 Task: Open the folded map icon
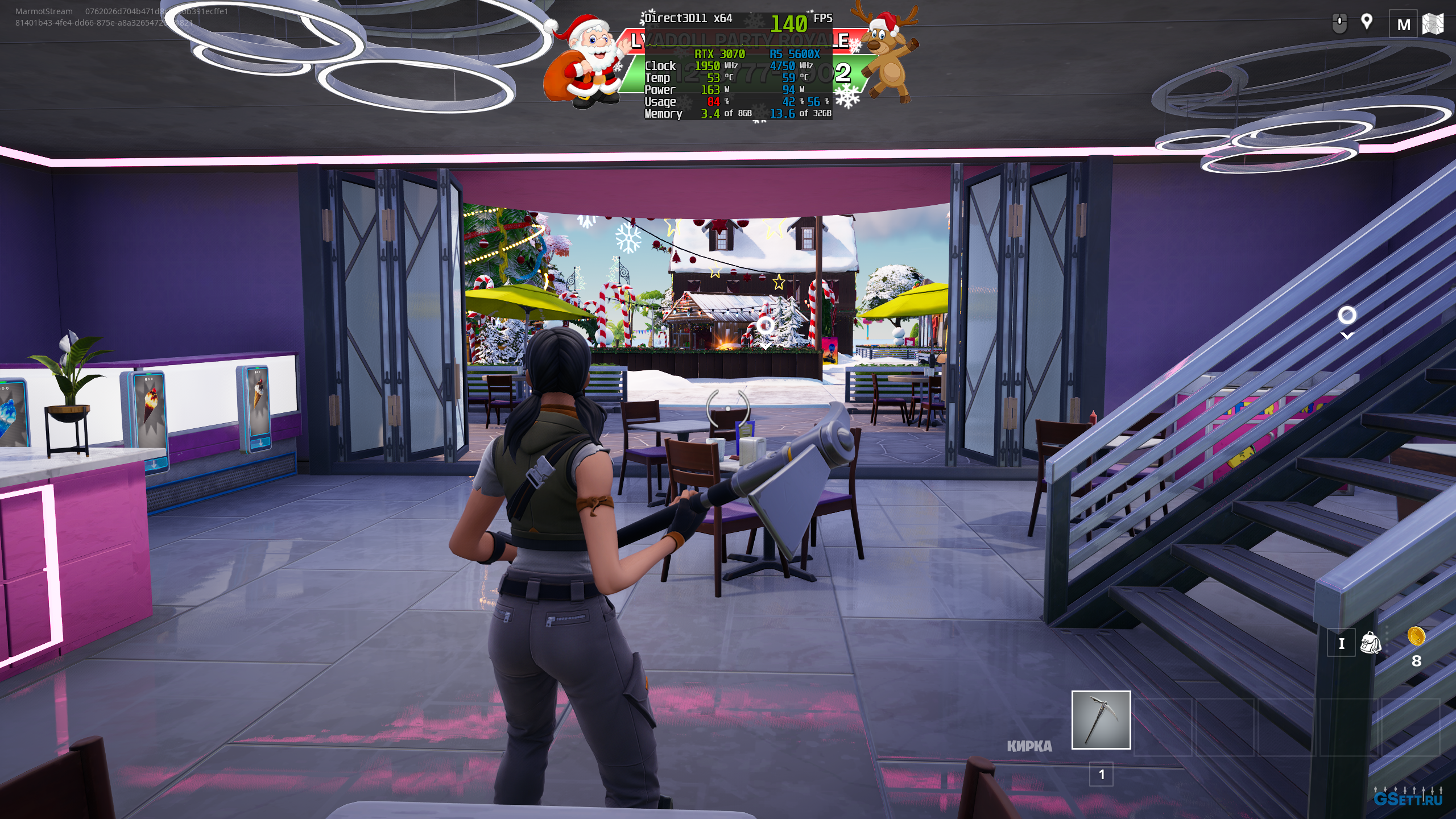tap(1433, 24)
